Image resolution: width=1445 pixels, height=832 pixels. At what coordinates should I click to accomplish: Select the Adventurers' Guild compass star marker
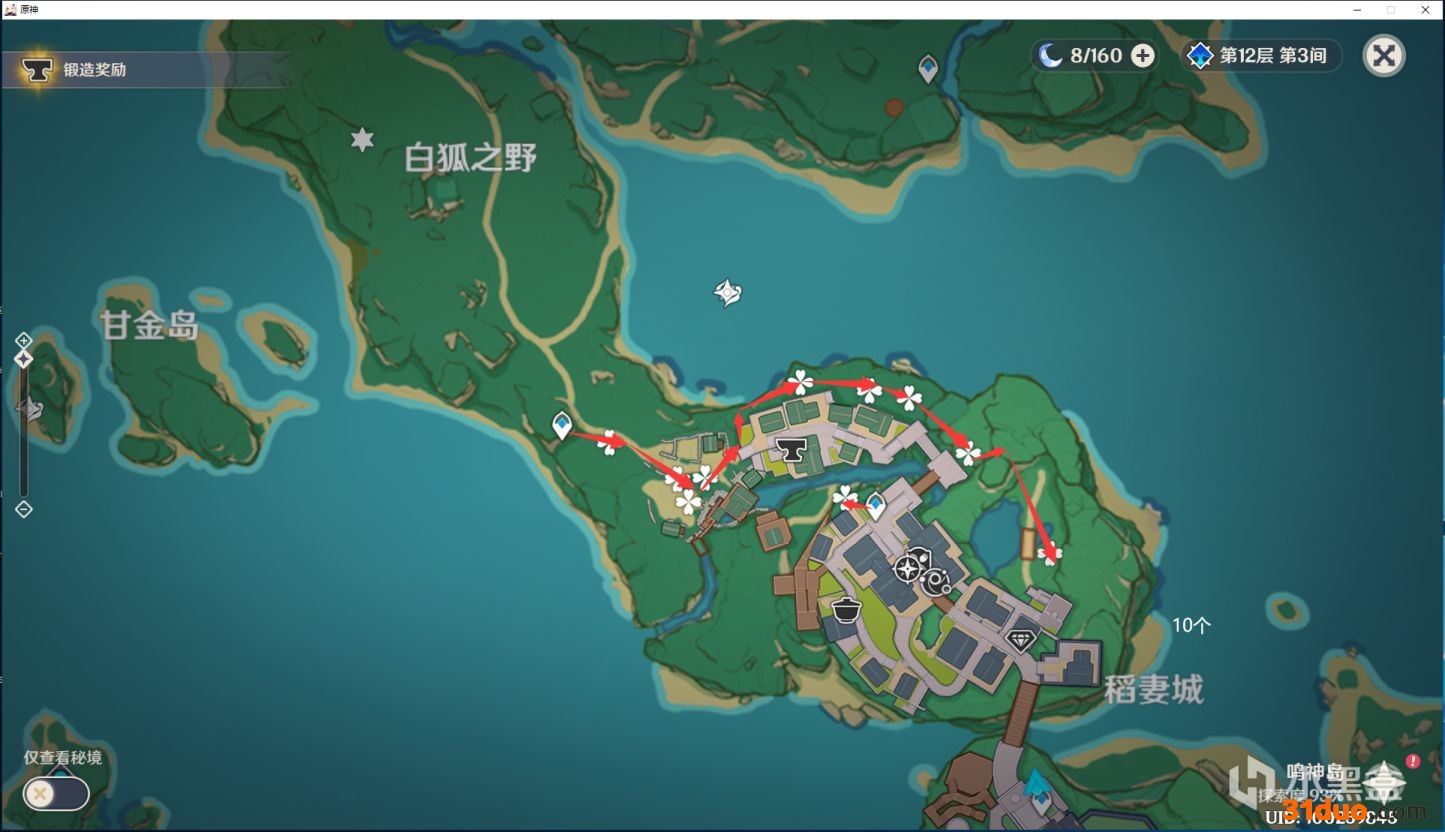(908, 569)
